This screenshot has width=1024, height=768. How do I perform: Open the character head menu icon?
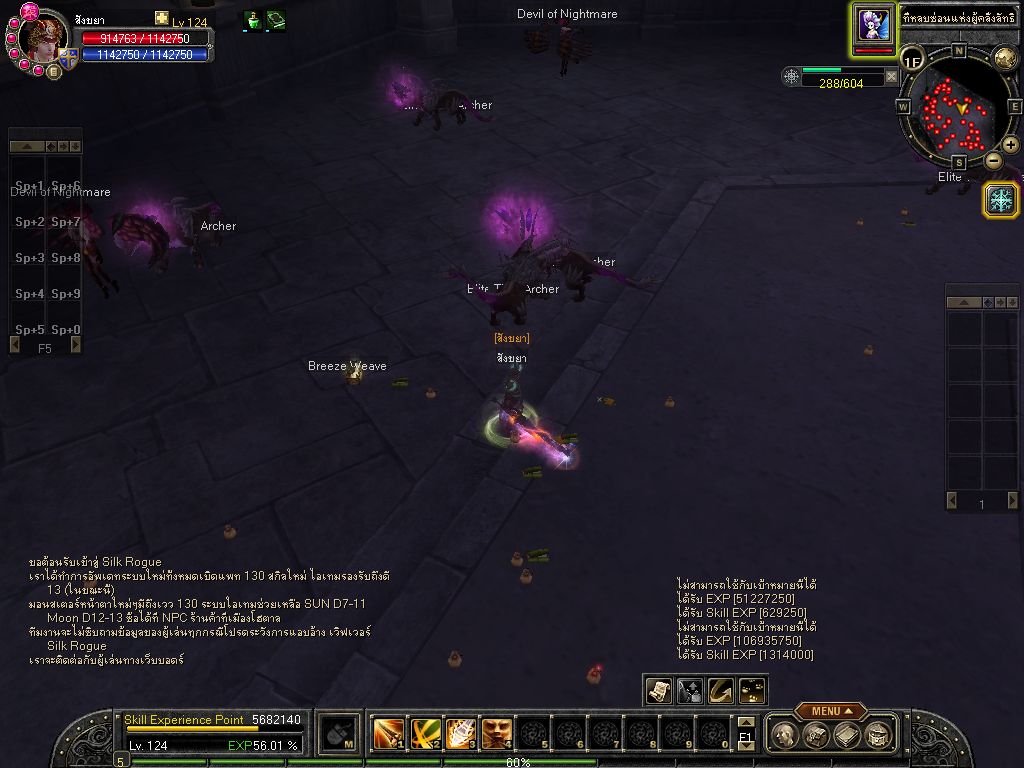pyautogui.click(x=787, y=735)
